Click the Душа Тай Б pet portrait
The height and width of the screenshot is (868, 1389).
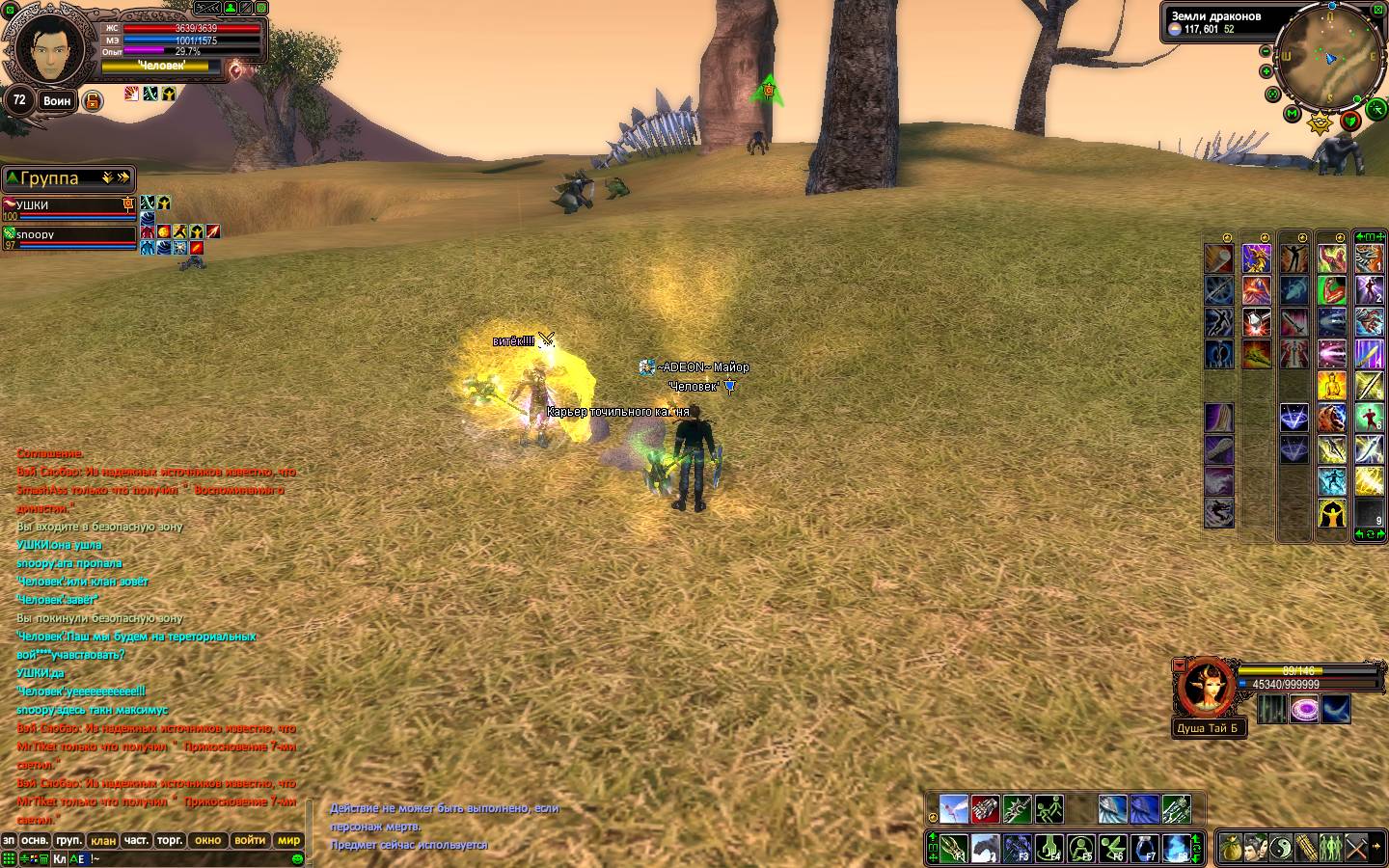coord(1205,688)
